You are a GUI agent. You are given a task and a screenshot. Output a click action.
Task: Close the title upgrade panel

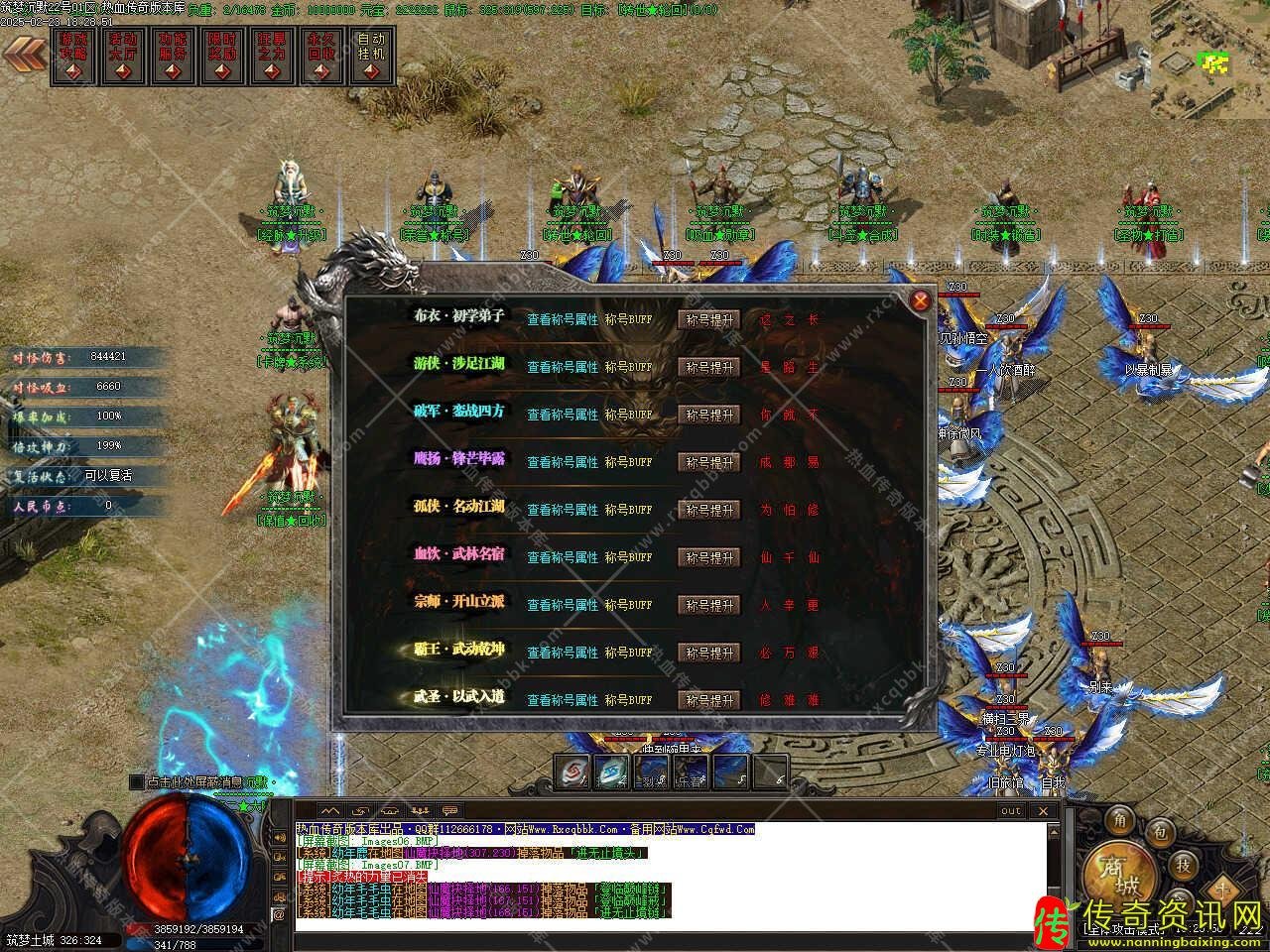(x=921, y=300)
